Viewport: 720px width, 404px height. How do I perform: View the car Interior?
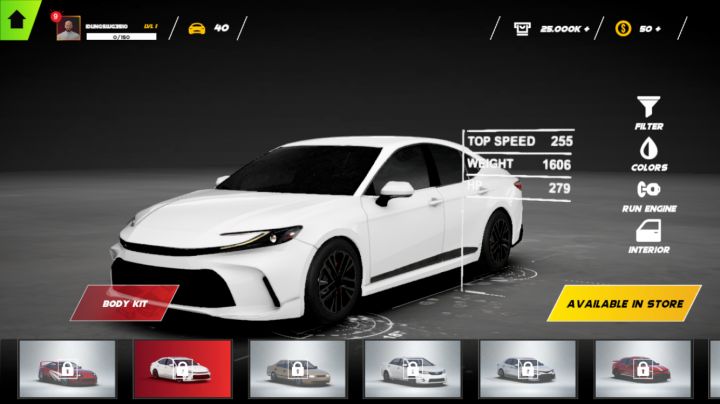tap(648, 236)
